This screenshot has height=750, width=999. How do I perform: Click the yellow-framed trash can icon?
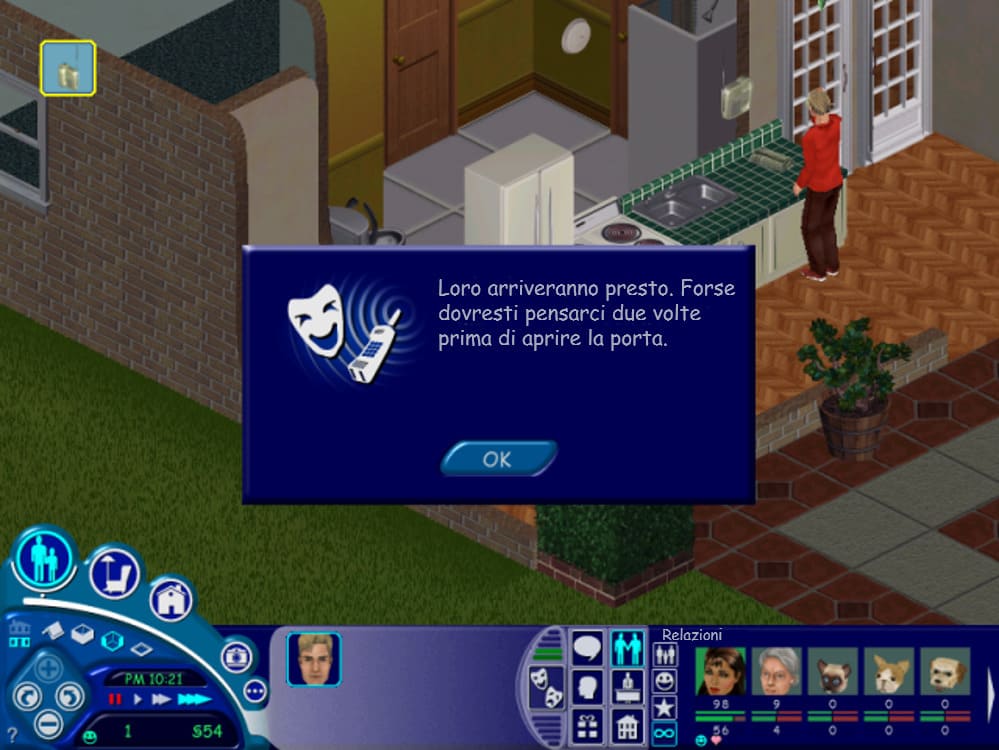[68, 68]
